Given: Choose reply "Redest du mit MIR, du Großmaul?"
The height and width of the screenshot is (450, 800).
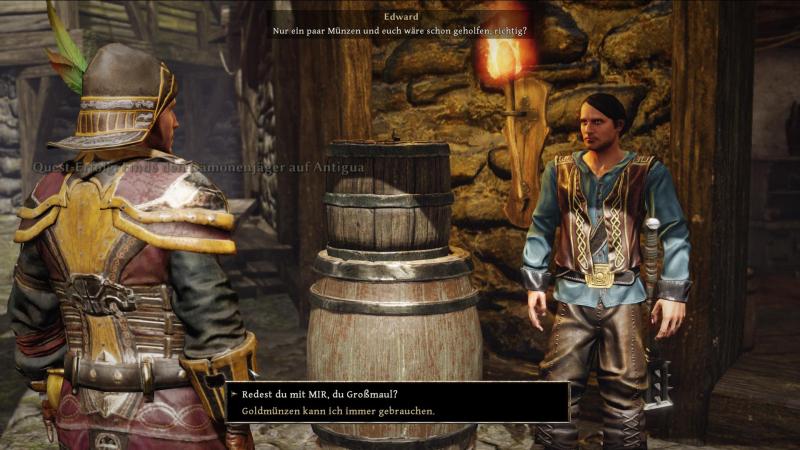Looking at the screenshot, I should (320, 394).
